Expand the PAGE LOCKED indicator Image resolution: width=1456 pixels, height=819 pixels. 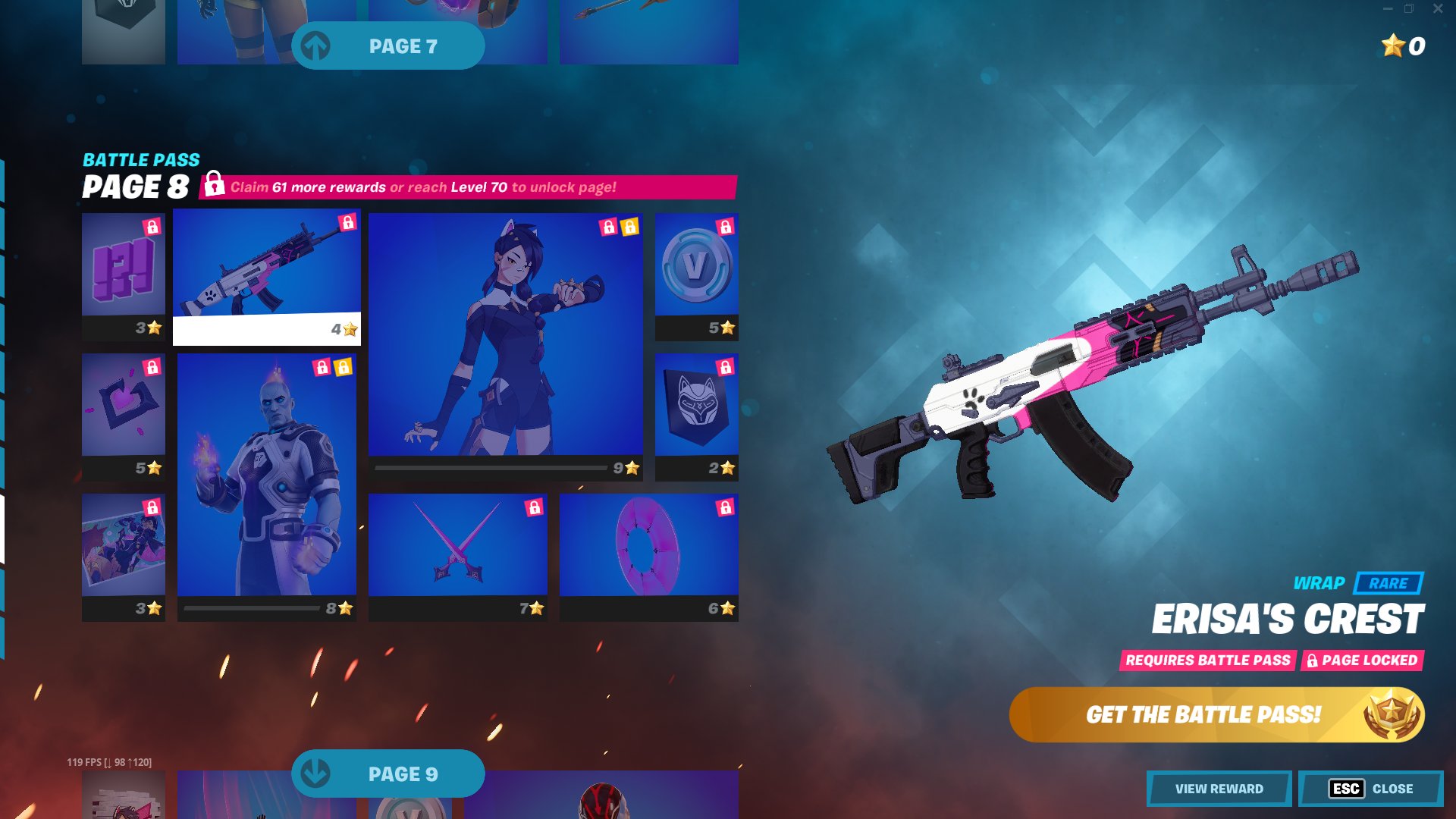tap(1362, 661)
